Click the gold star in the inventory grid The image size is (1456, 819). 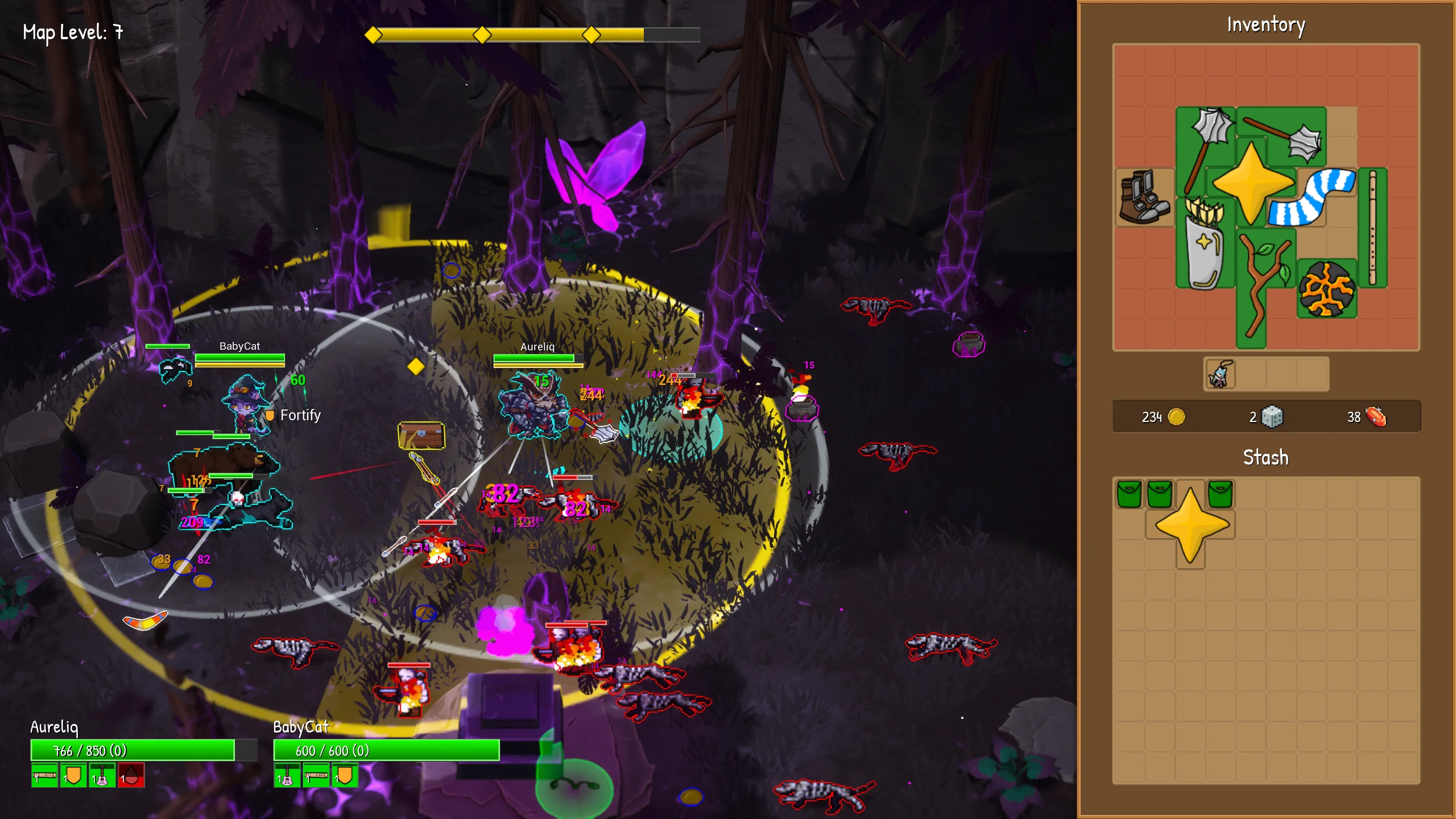(x=1252, y=183)
